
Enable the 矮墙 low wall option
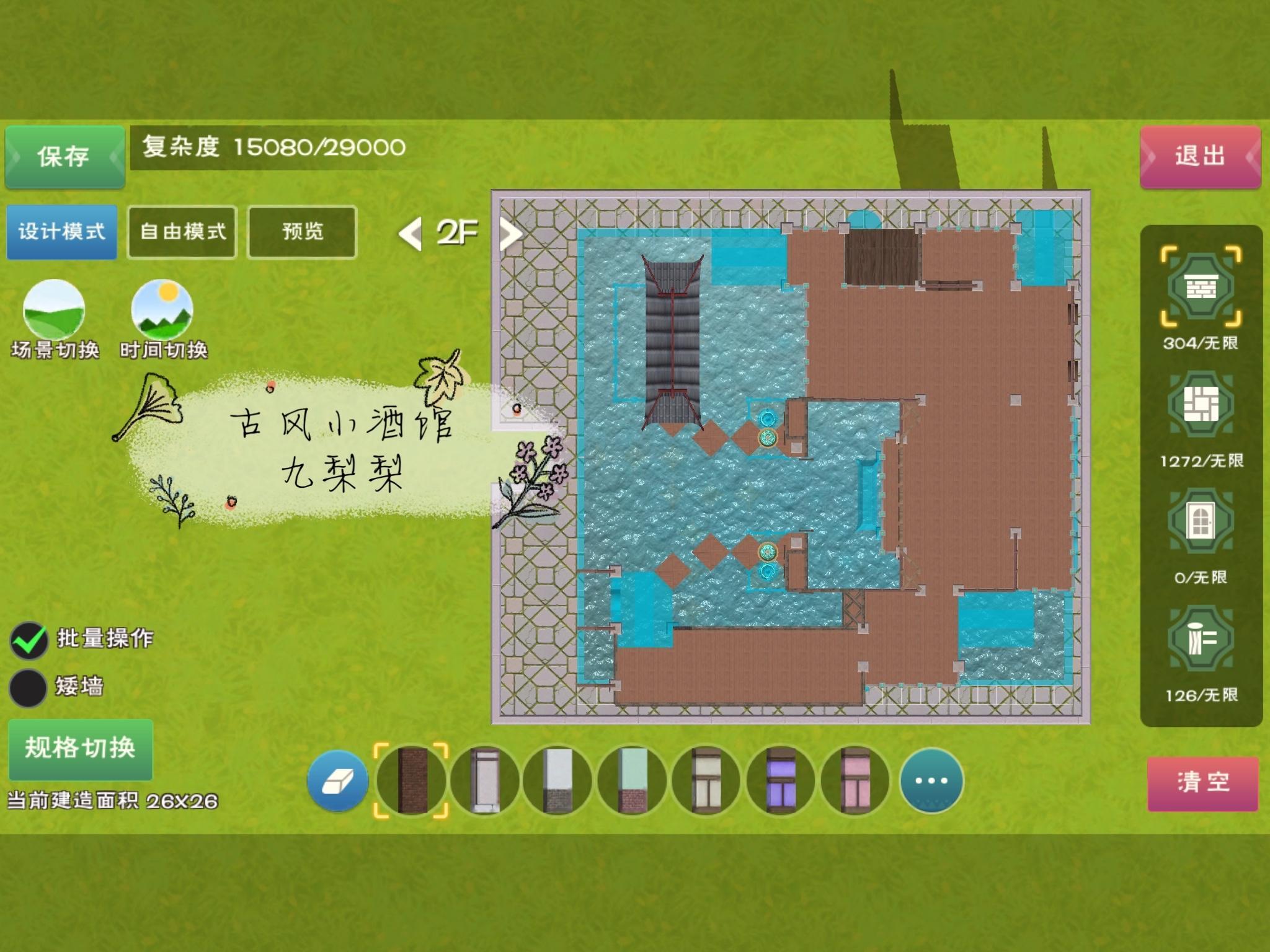[29, 687]
